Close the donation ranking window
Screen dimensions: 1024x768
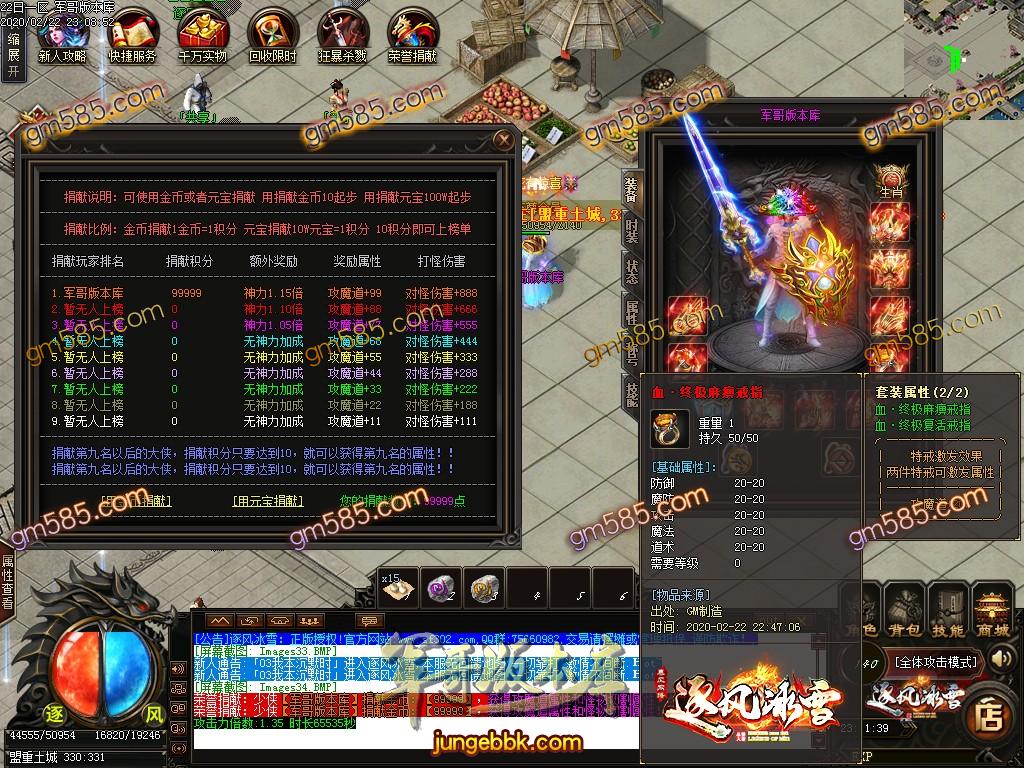[503, 140]
